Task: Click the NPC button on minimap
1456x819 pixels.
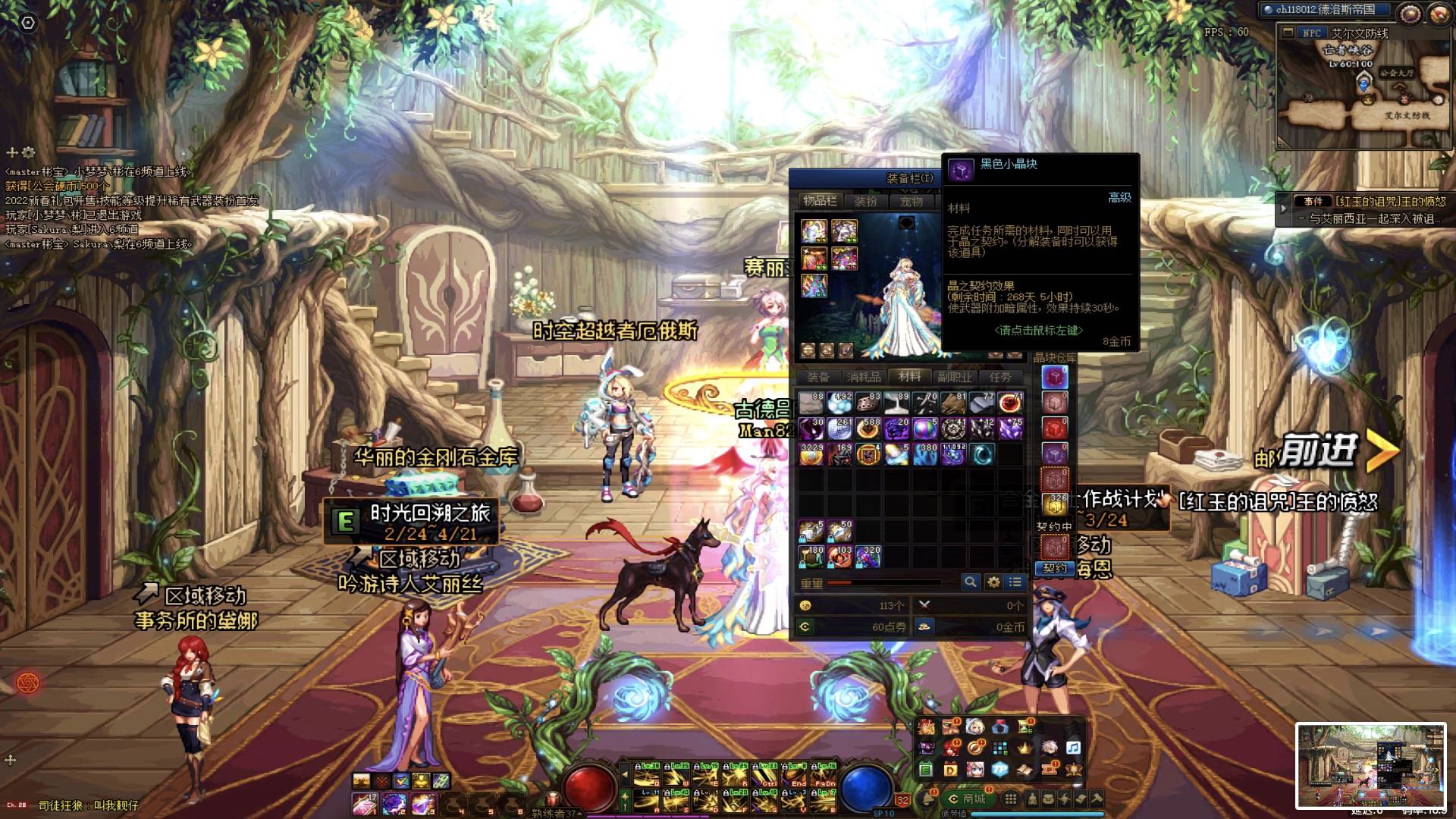Action: [x=1311, y=33]
